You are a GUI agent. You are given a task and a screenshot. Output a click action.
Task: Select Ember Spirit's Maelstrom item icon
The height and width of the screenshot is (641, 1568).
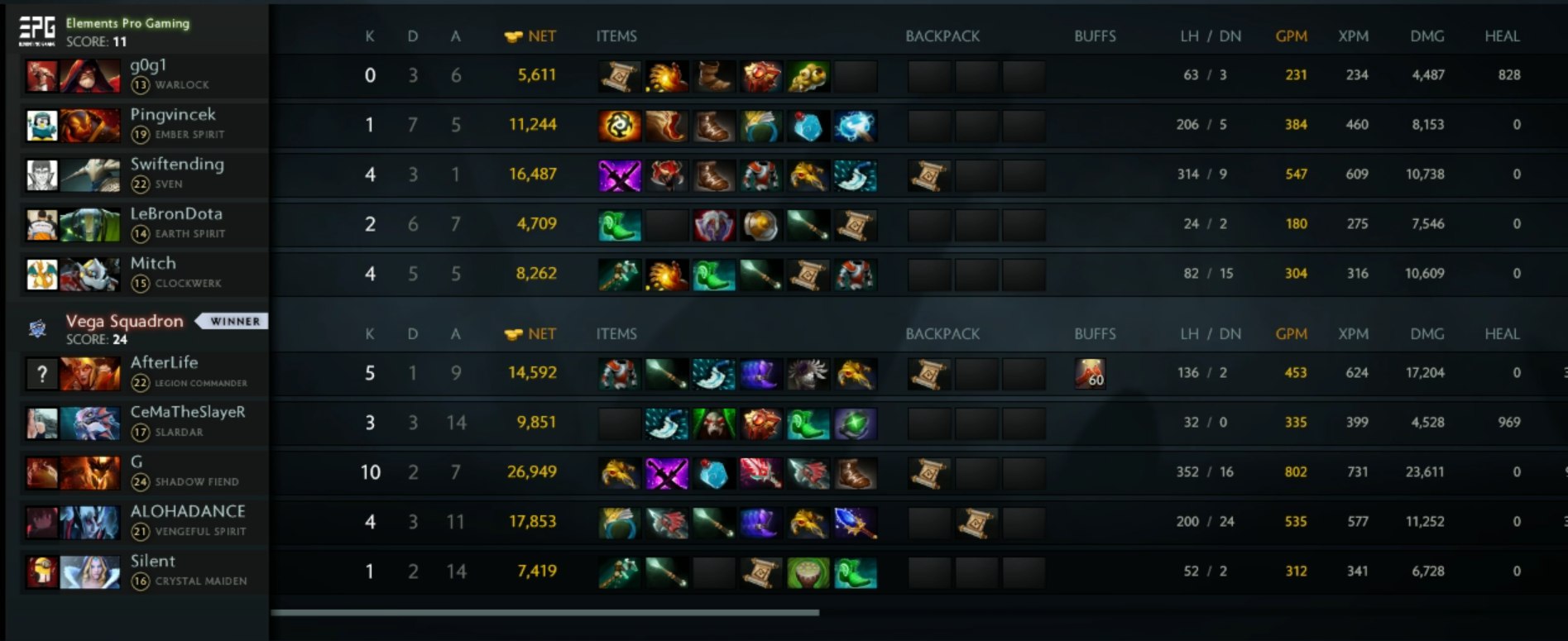855,126
